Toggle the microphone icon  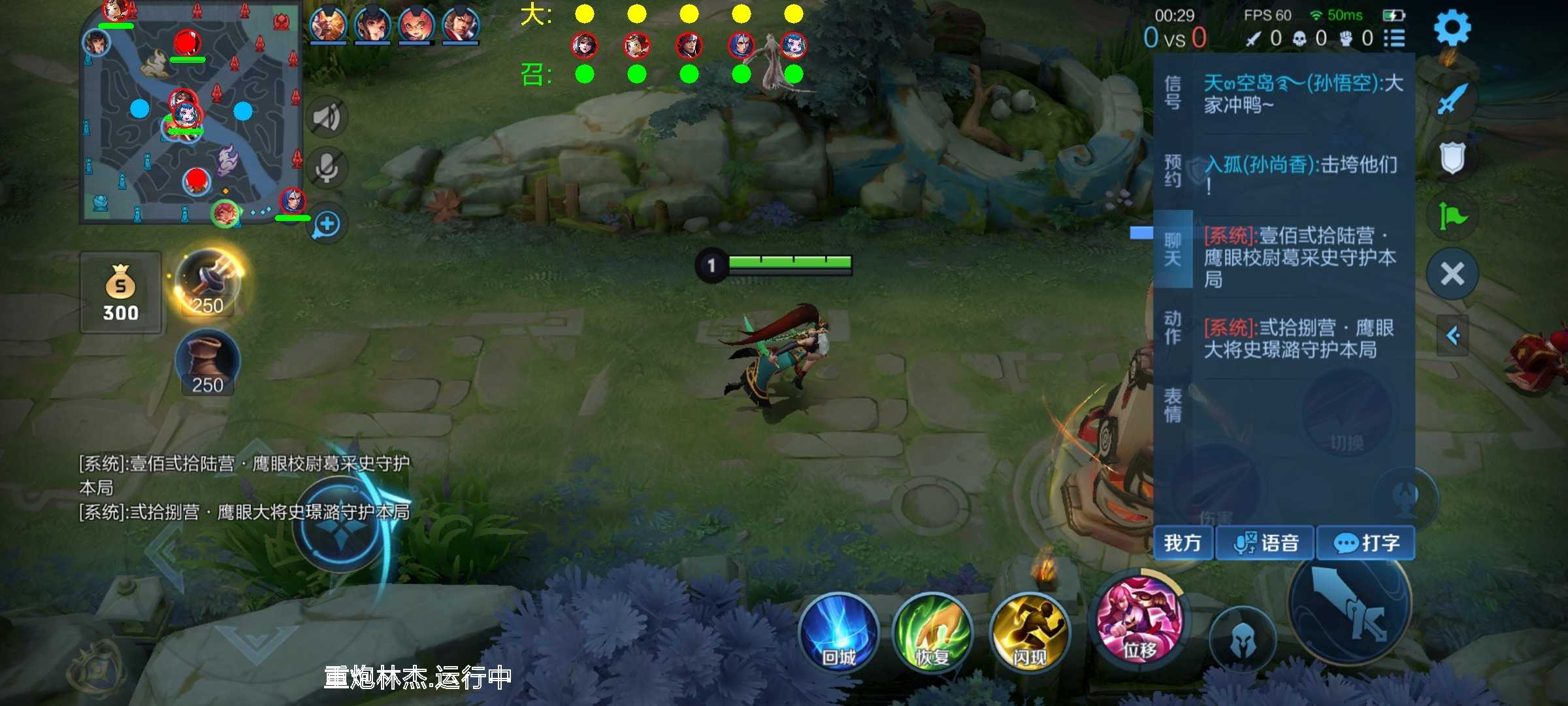(327, 168)
